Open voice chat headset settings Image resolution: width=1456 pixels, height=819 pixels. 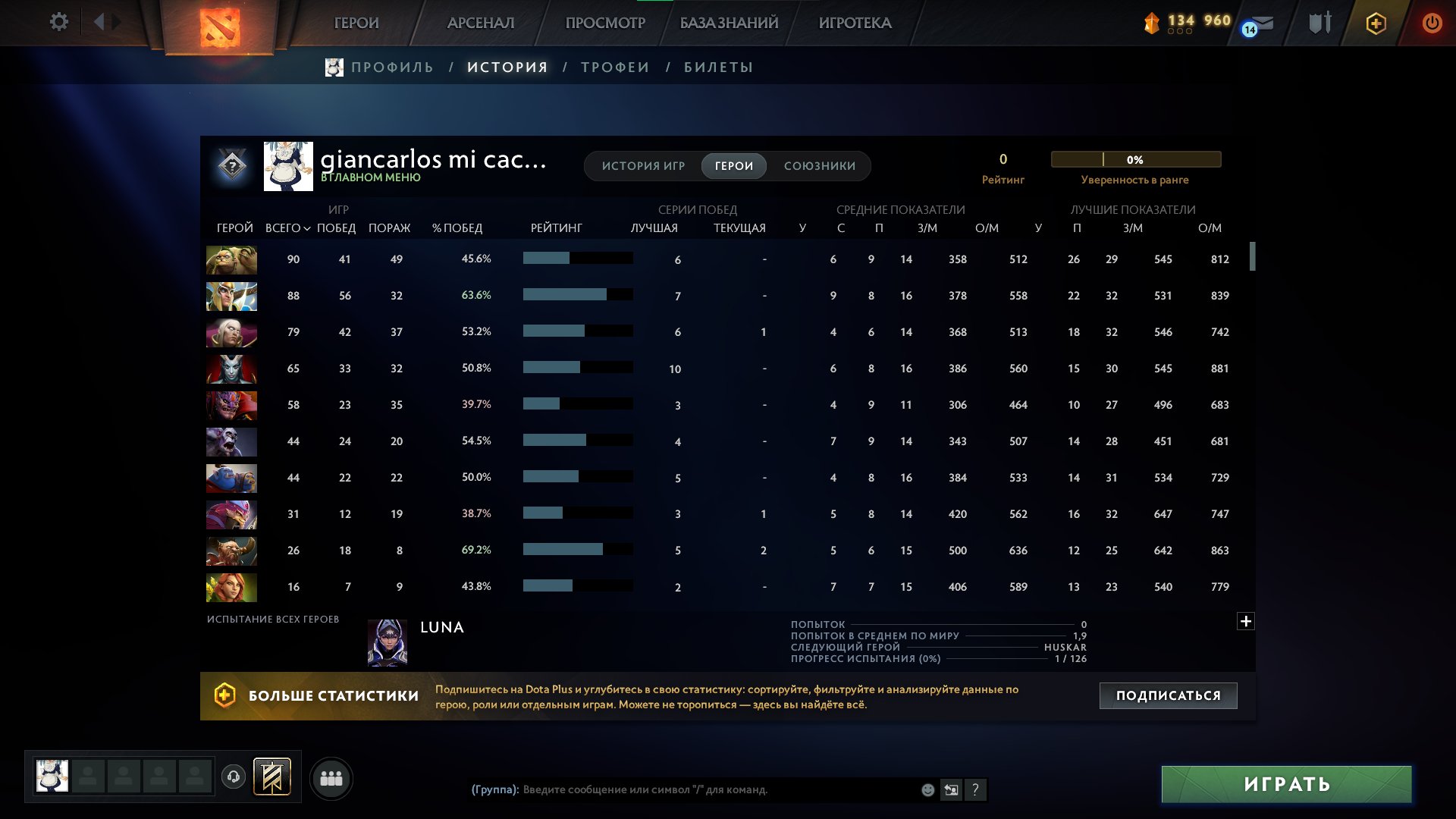[x=234, y=777]
